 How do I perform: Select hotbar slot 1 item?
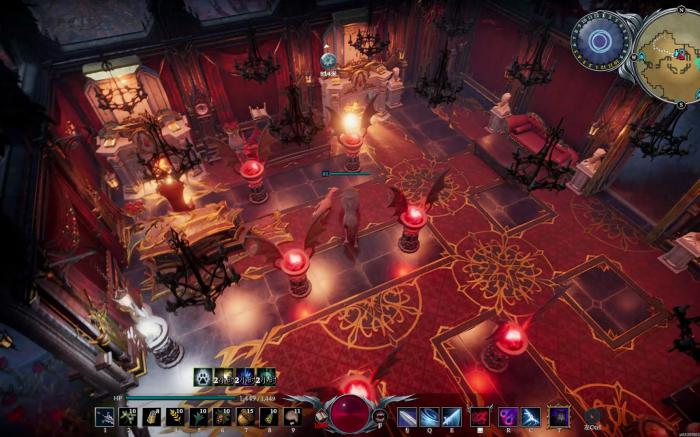104,416
